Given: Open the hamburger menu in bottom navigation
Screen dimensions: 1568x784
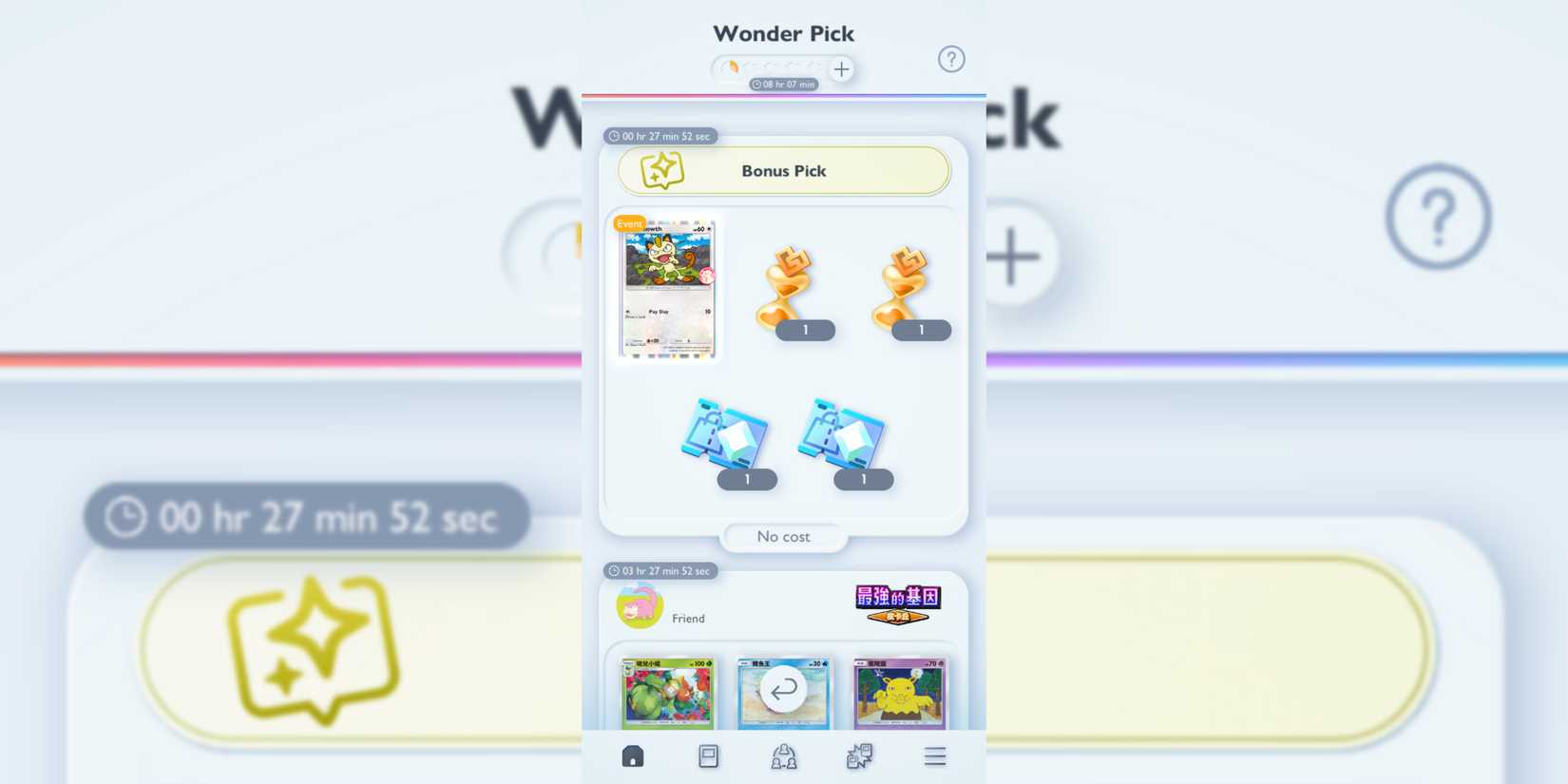Looking at the screenshot, I should coord(934,755).
